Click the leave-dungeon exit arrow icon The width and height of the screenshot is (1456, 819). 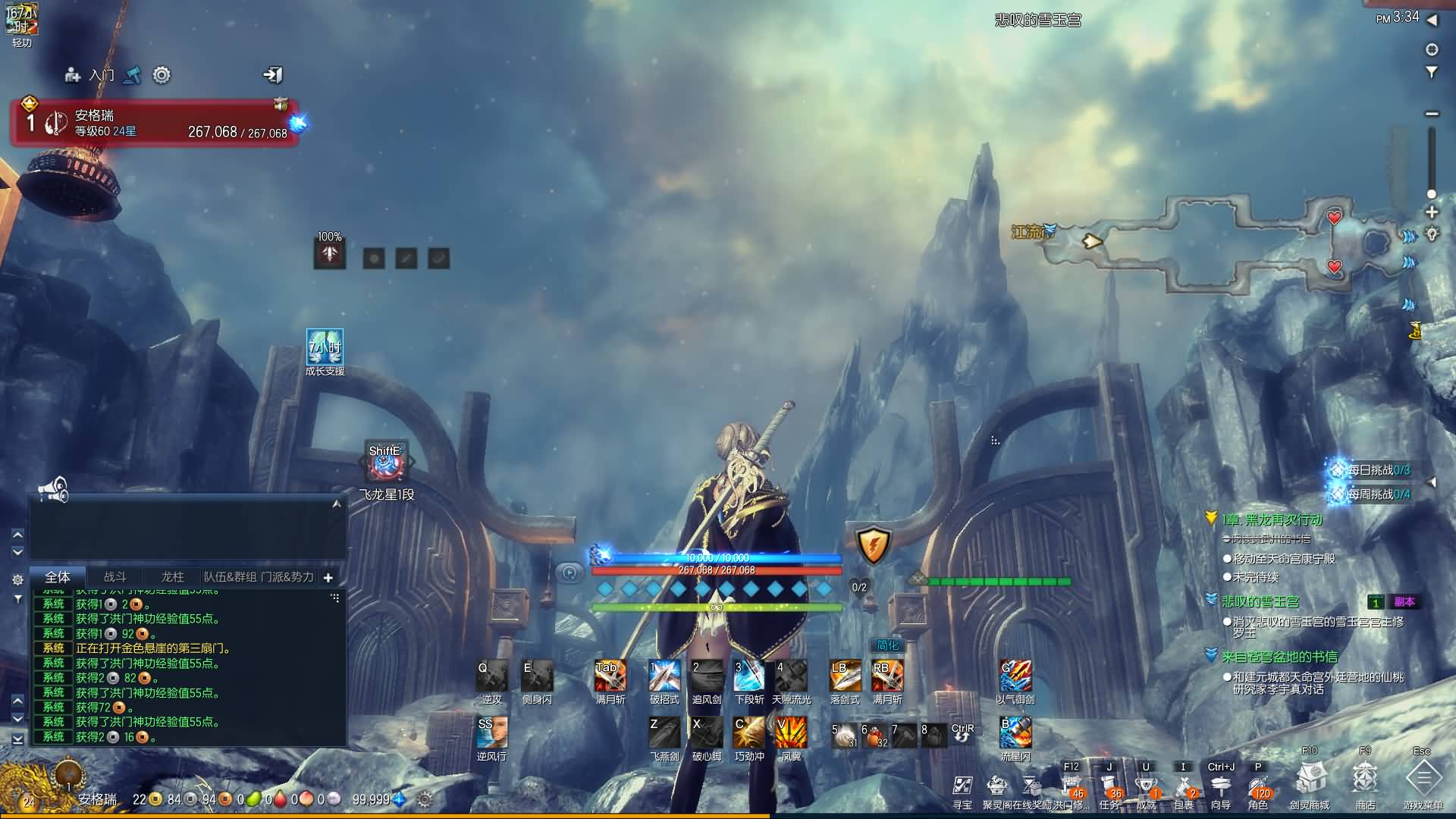click(x=272, y=74)
